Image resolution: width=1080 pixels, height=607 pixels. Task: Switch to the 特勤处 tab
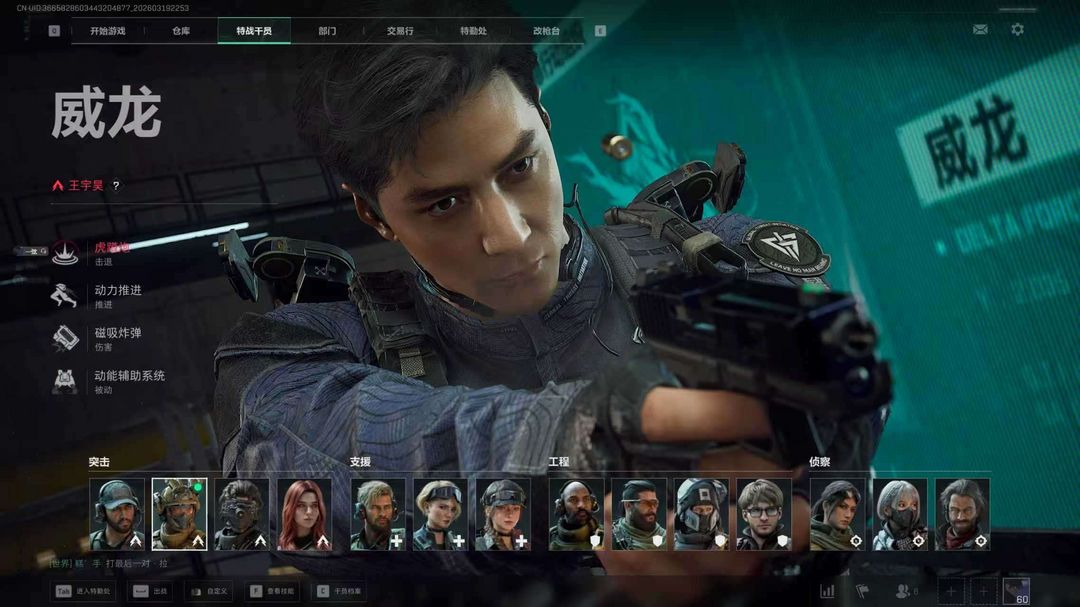474,31
